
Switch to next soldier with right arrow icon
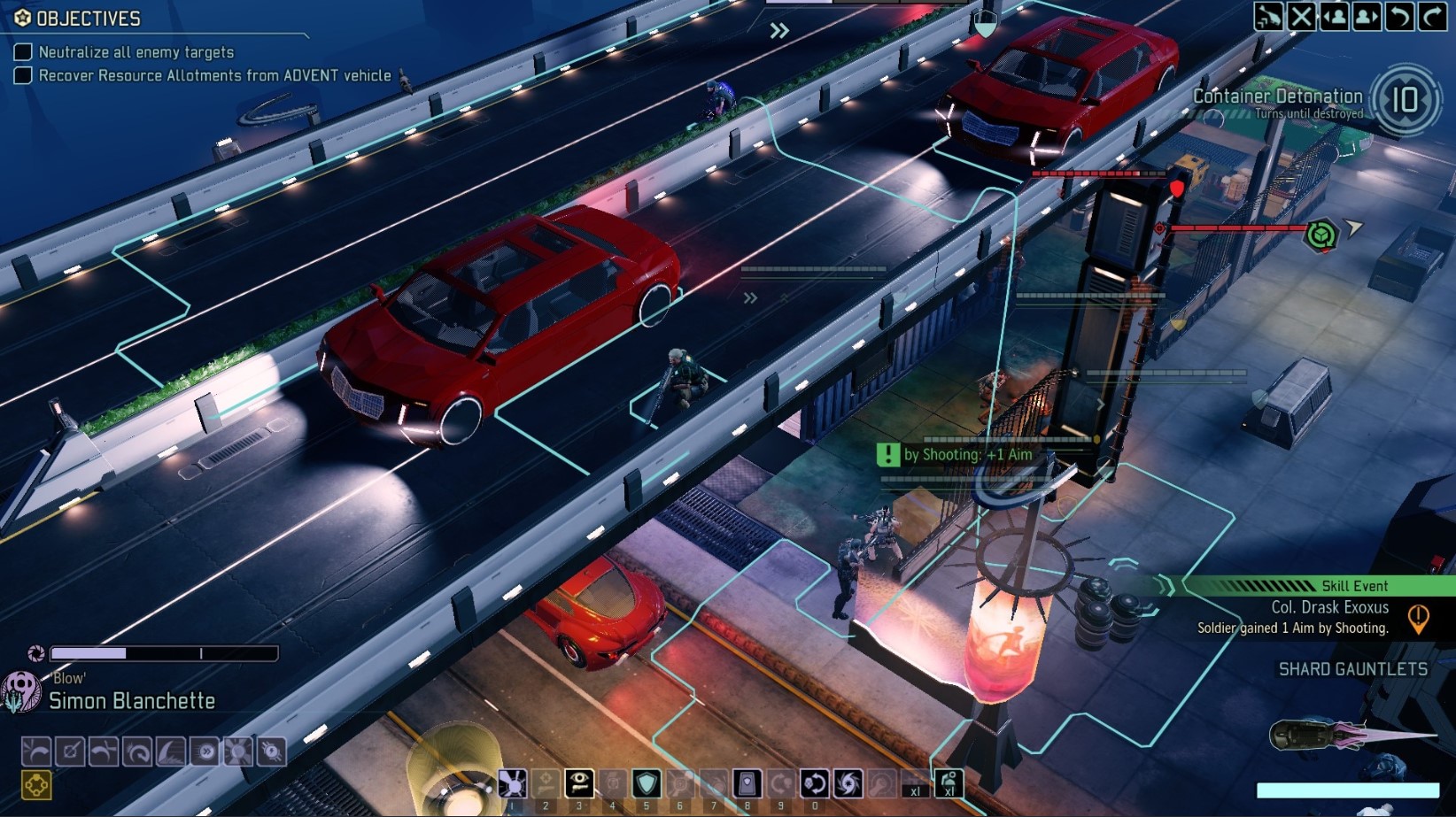pos(1365,16)
